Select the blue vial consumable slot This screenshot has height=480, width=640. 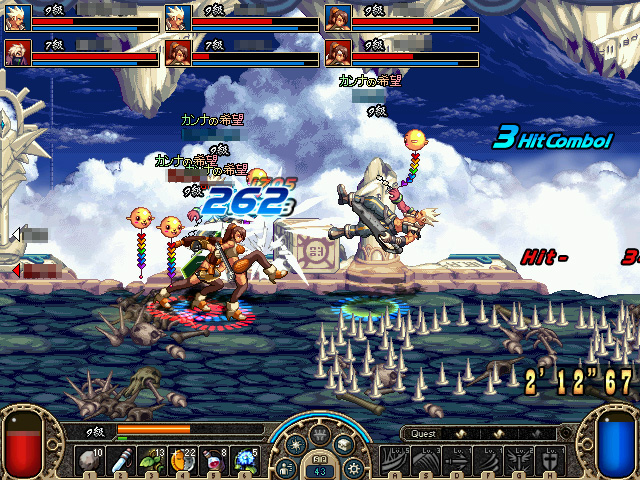click(122, 459)
